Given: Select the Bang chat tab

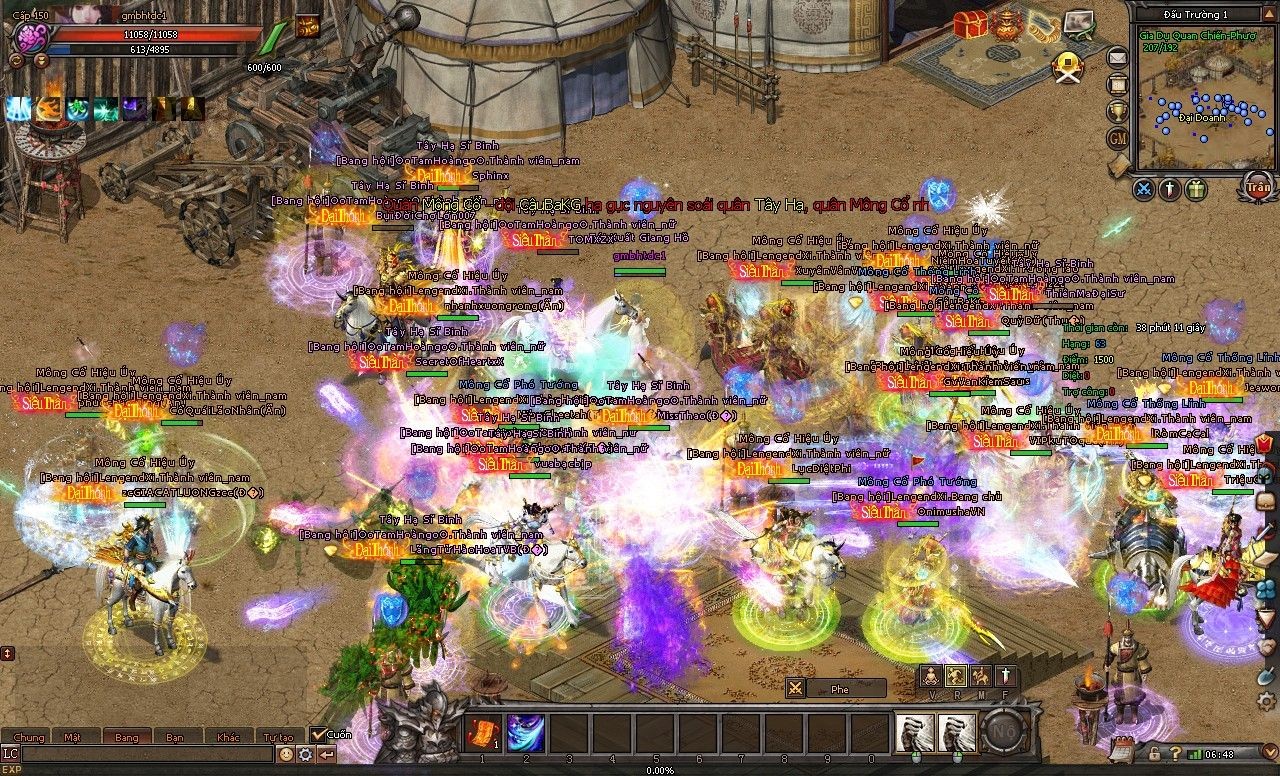Looking at the screenshot, I should (x=127, y=737).
